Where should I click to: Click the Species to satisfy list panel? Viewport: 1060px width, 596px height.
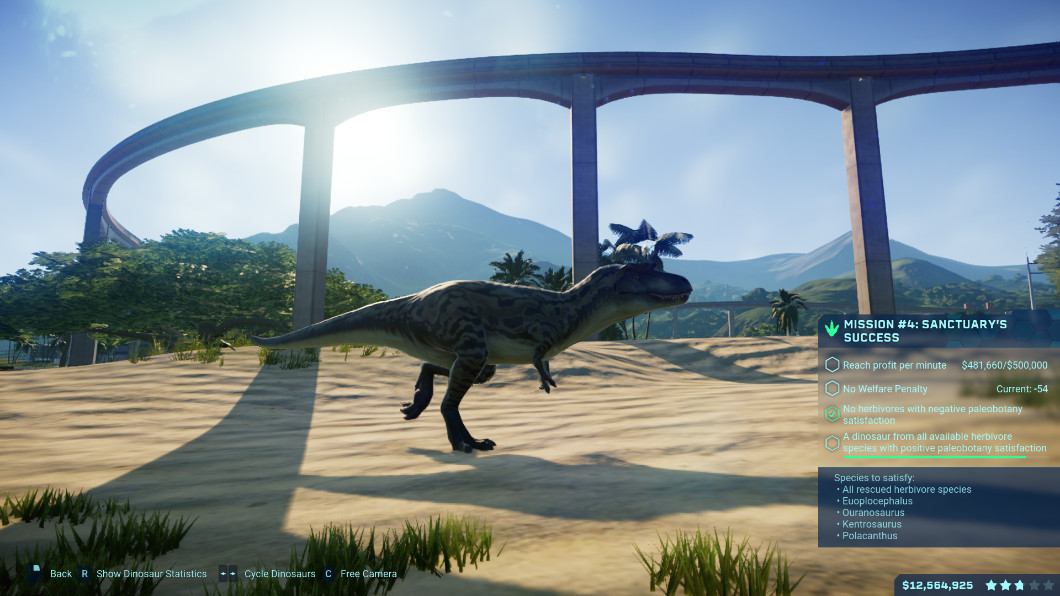[937, 507]
